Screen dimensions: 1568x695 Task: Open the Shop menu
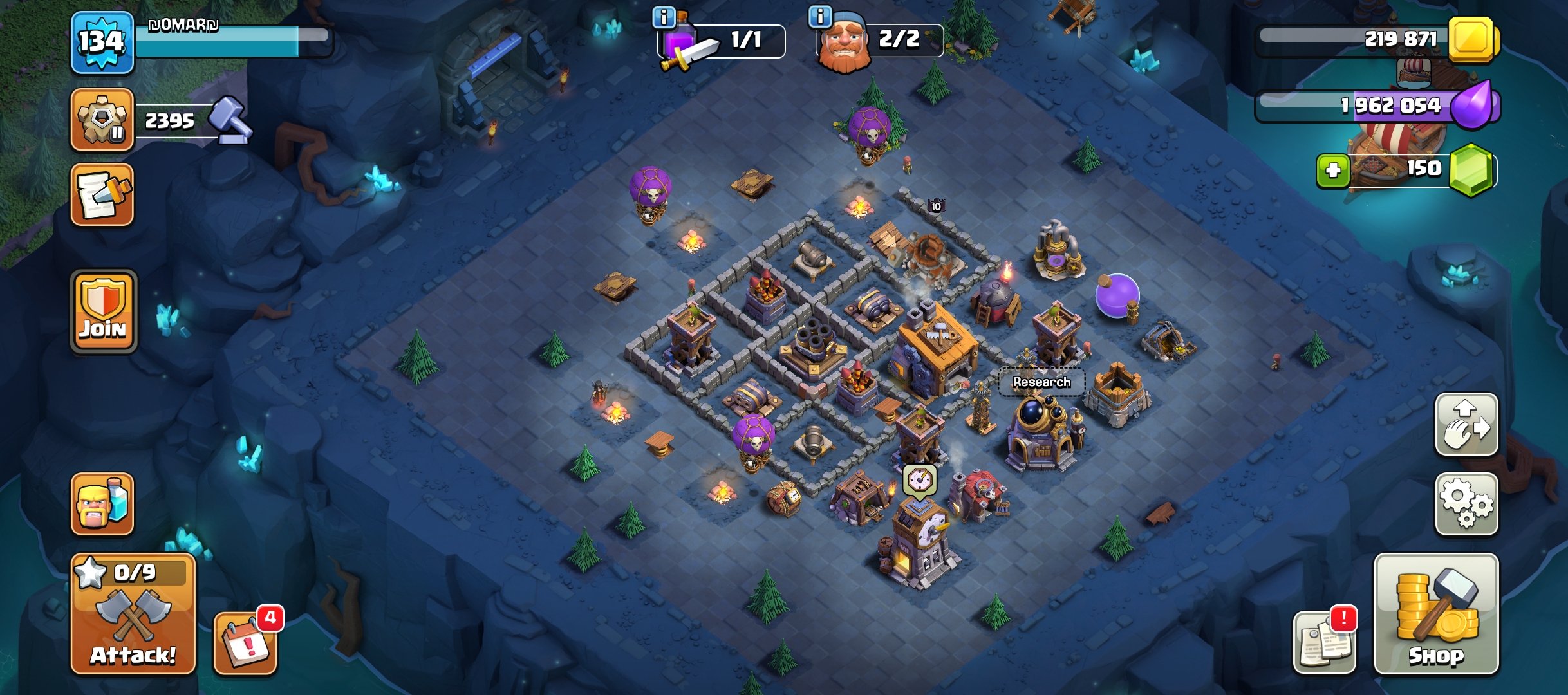[x=1436, y=615]
